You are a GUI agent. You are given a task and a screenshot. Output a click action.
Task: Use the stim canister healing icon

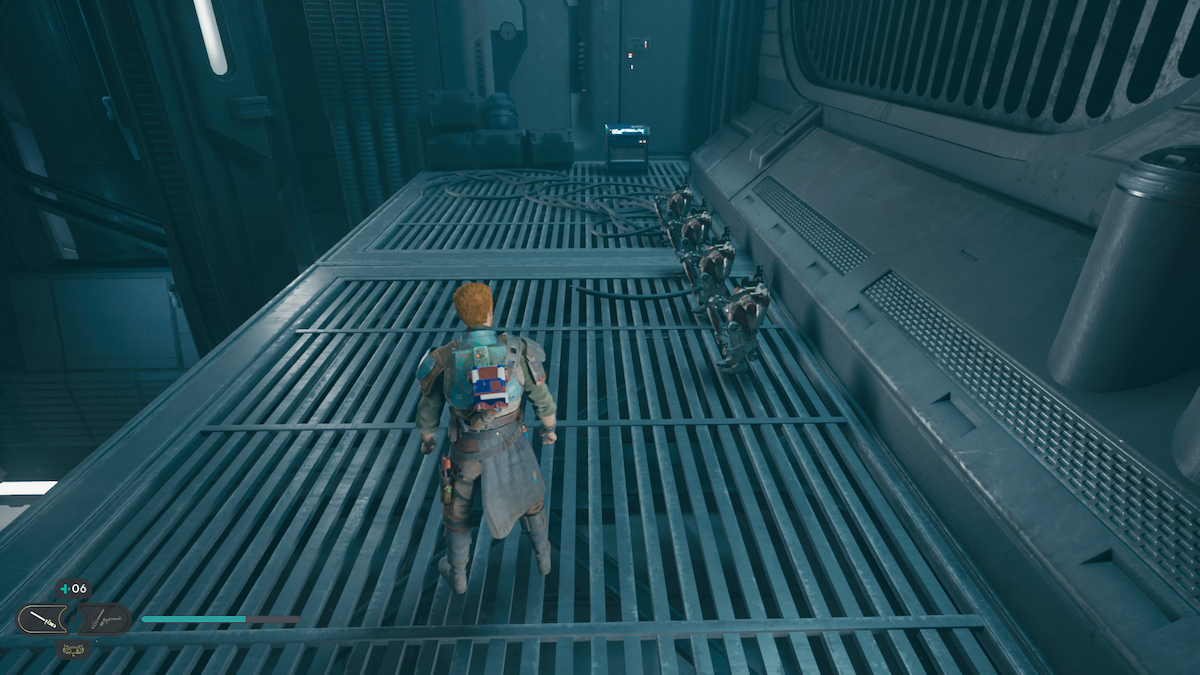pyautogui.click(x=73, y=589)
